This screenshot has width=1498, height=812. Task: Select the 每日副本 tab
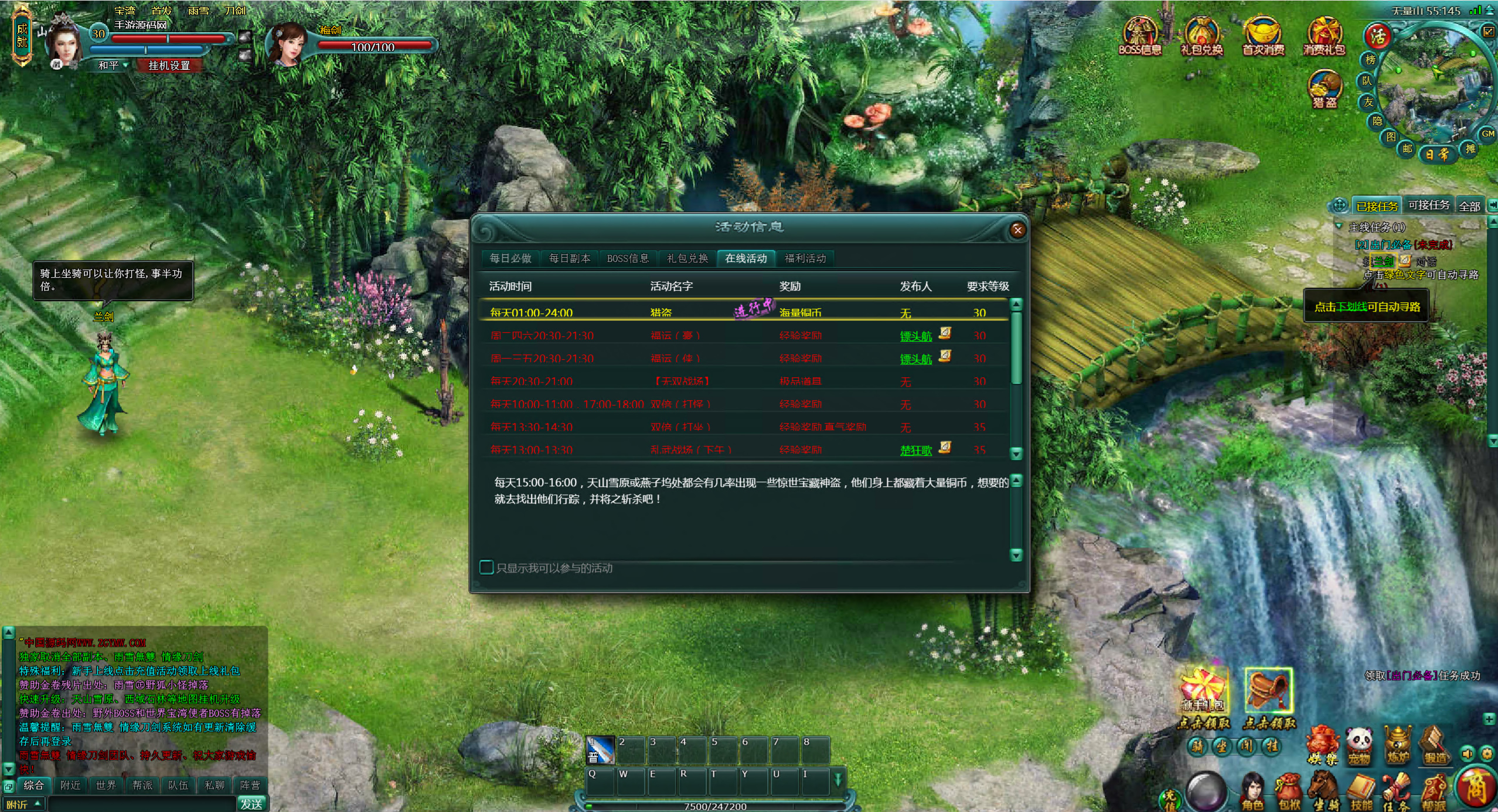pyautogui.click(x=569, y=258)
